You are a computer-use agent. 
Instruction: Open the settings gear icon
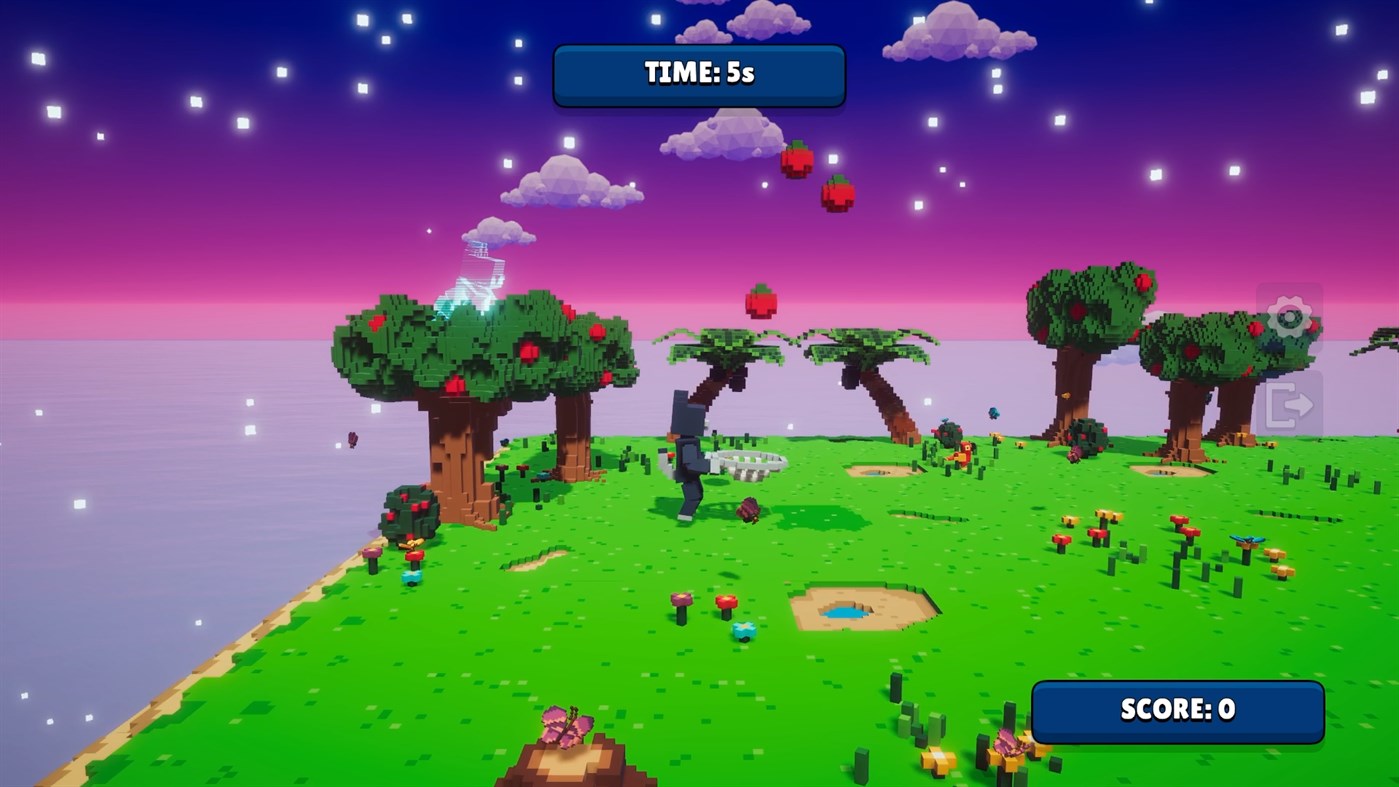(x=1290, y=316)
